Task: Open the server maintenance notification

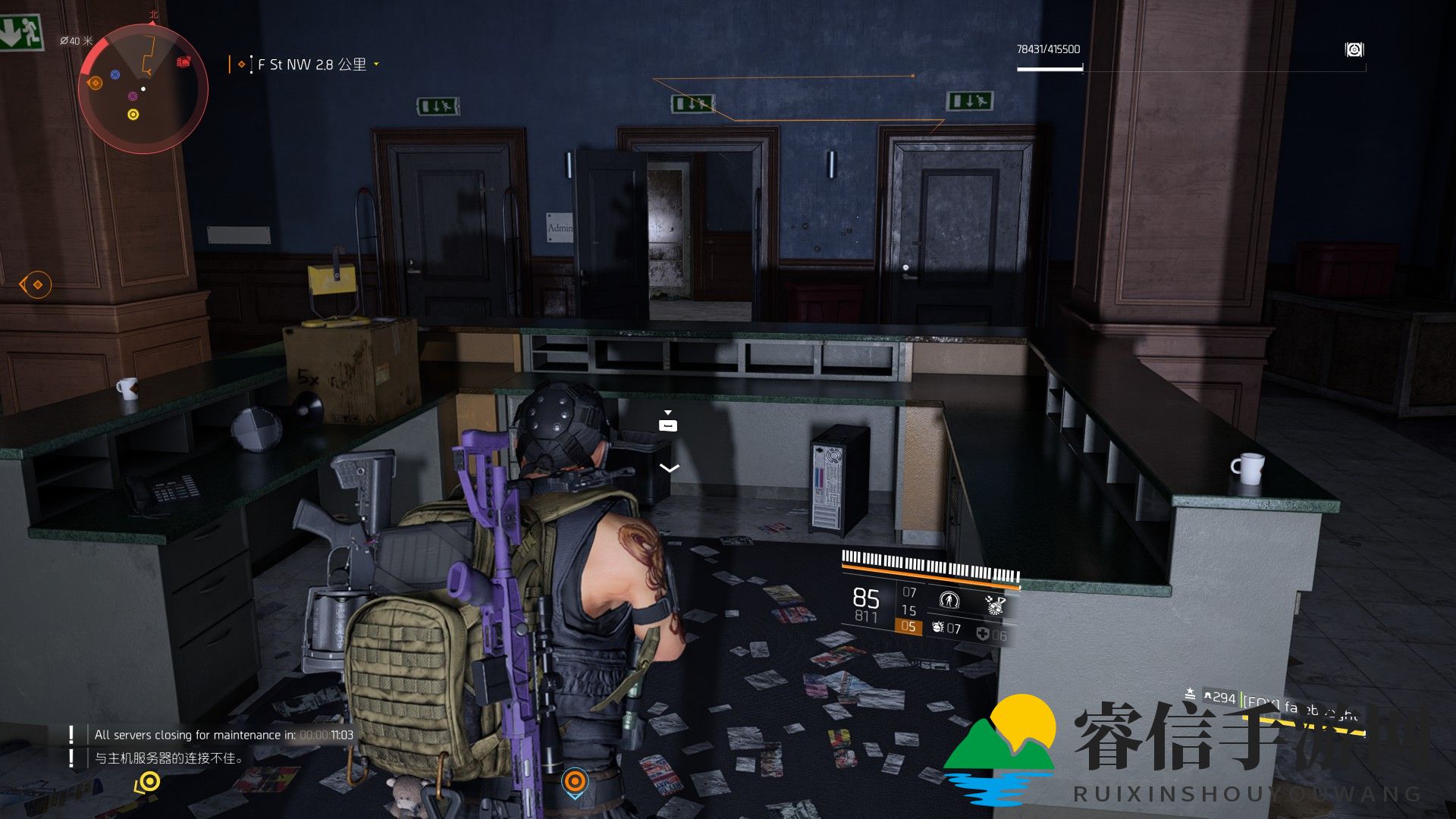Action: 223,735
